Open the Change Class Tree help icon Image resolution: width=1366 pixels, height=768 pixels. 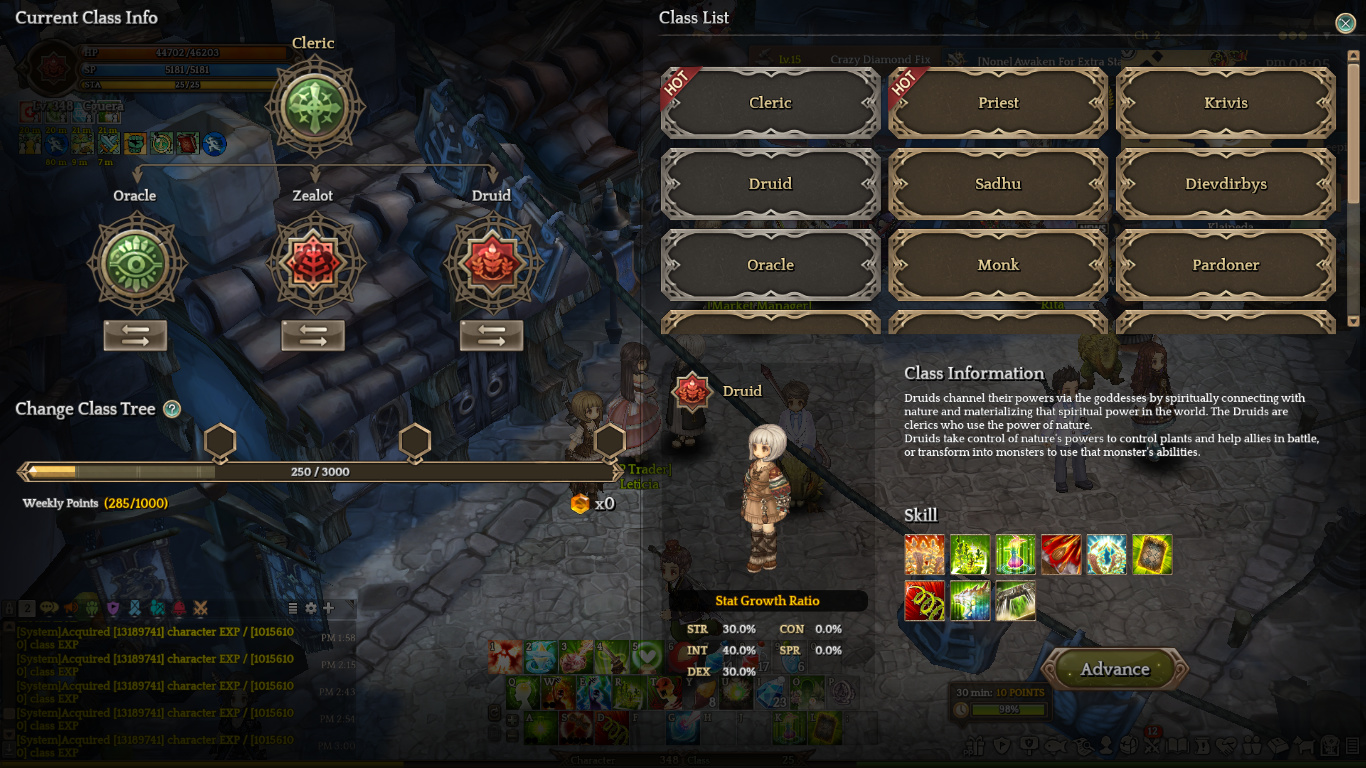172,409
